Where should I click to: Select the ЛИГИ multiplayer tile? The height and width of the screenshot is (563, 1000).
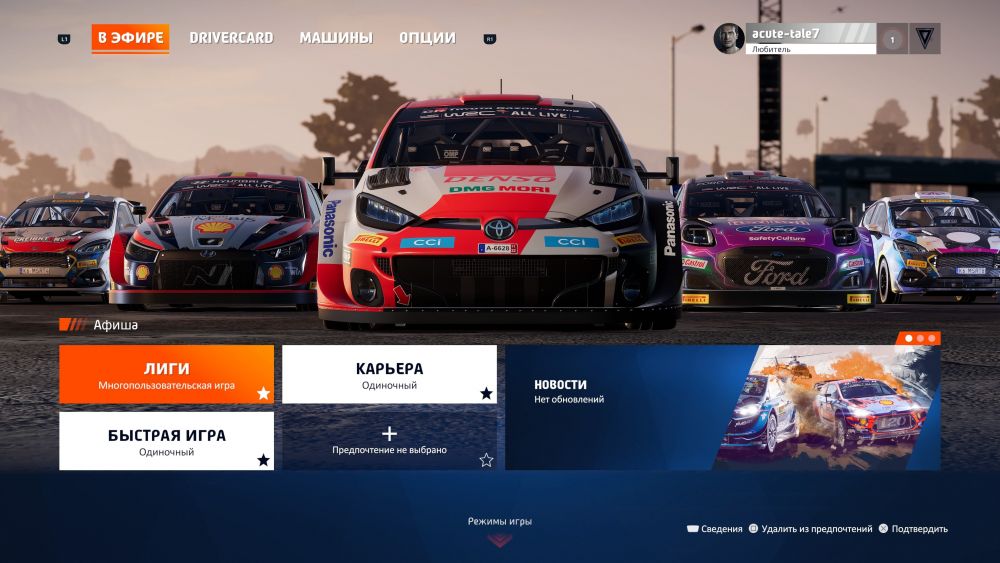point(166,374)
